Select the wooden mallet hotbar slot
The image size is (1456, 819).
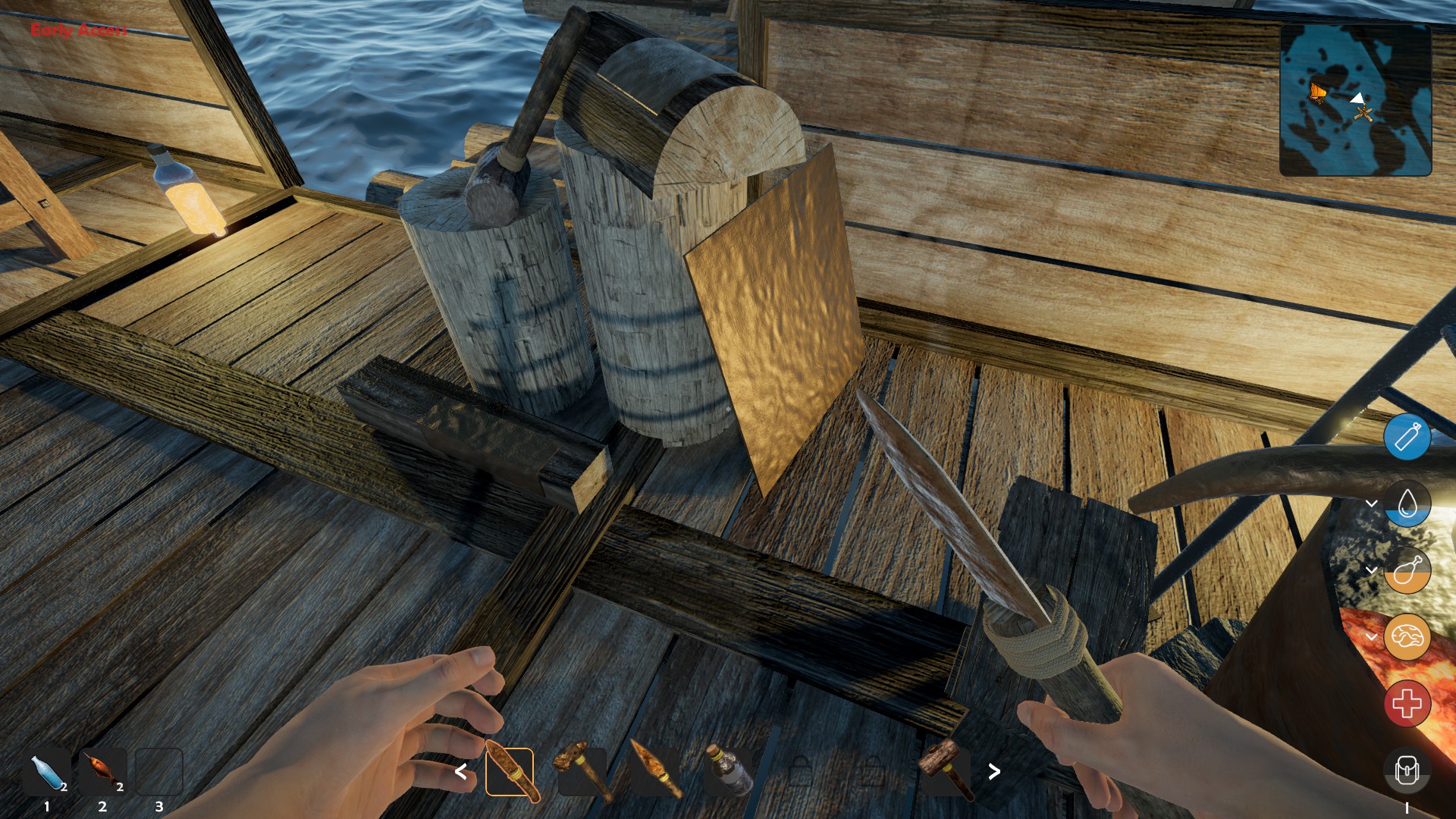pyautogui.click(x=946, y=772)
